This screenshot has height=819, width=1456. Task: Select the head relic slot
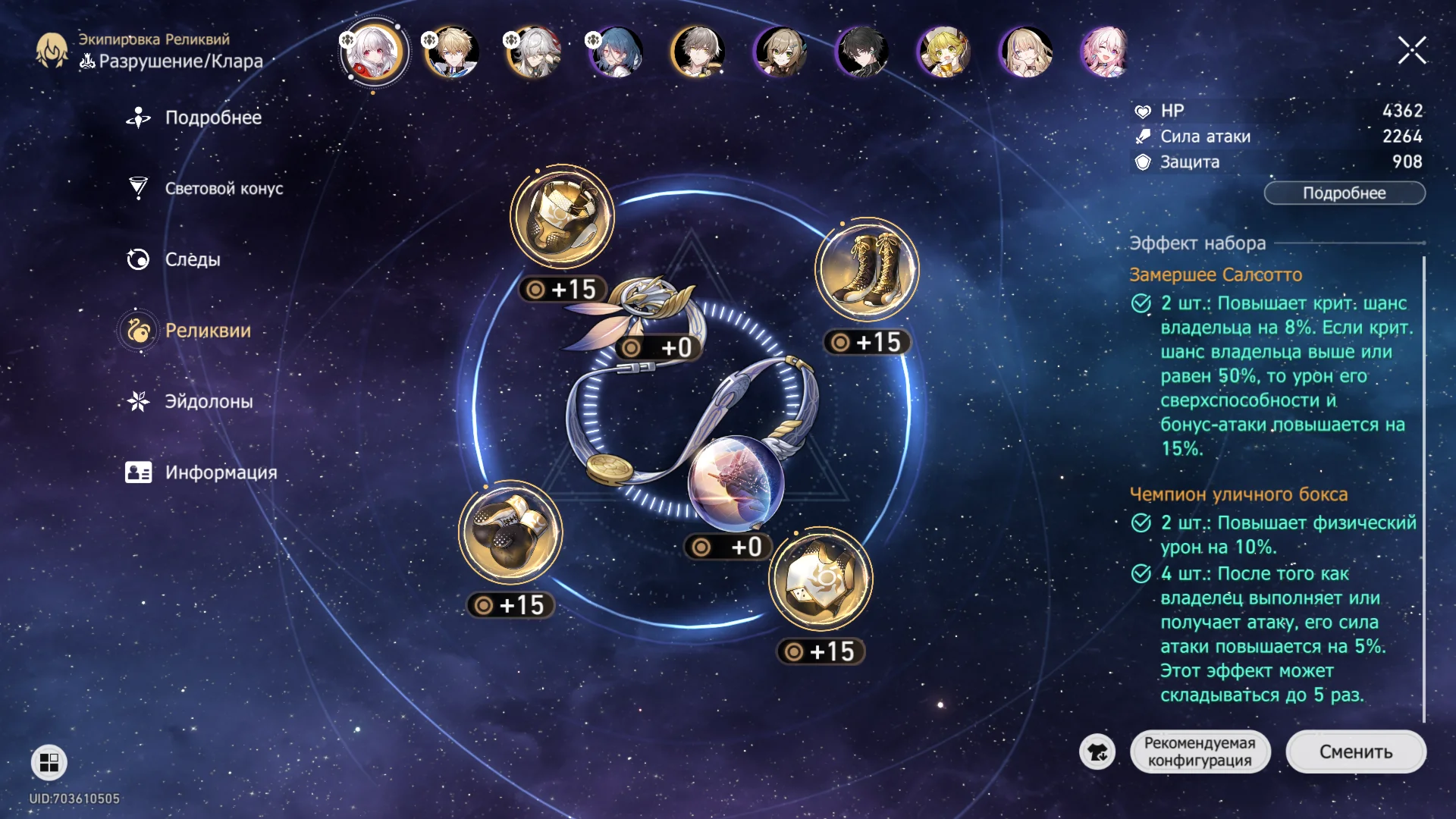pos(562,216)
